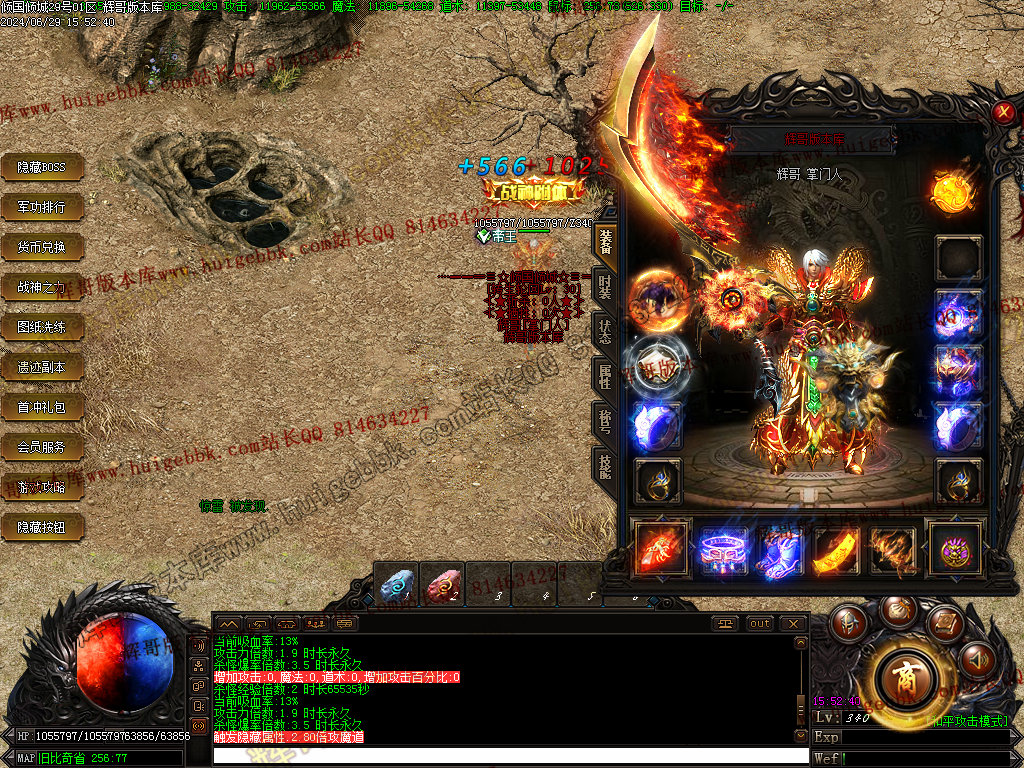Click the 隐藏按钮 hide-buttons toggle
This screenshot has height=768, width=1024.
click(x=41, y=527)
